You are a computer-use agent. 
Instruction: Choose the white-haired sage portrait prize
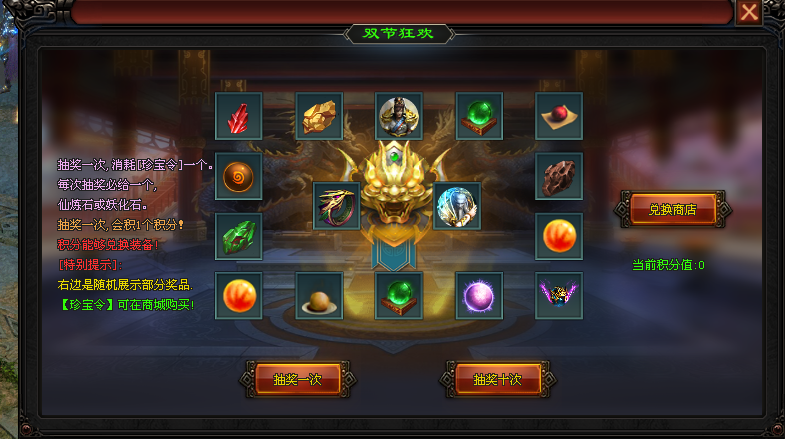(x=457, y=206)
